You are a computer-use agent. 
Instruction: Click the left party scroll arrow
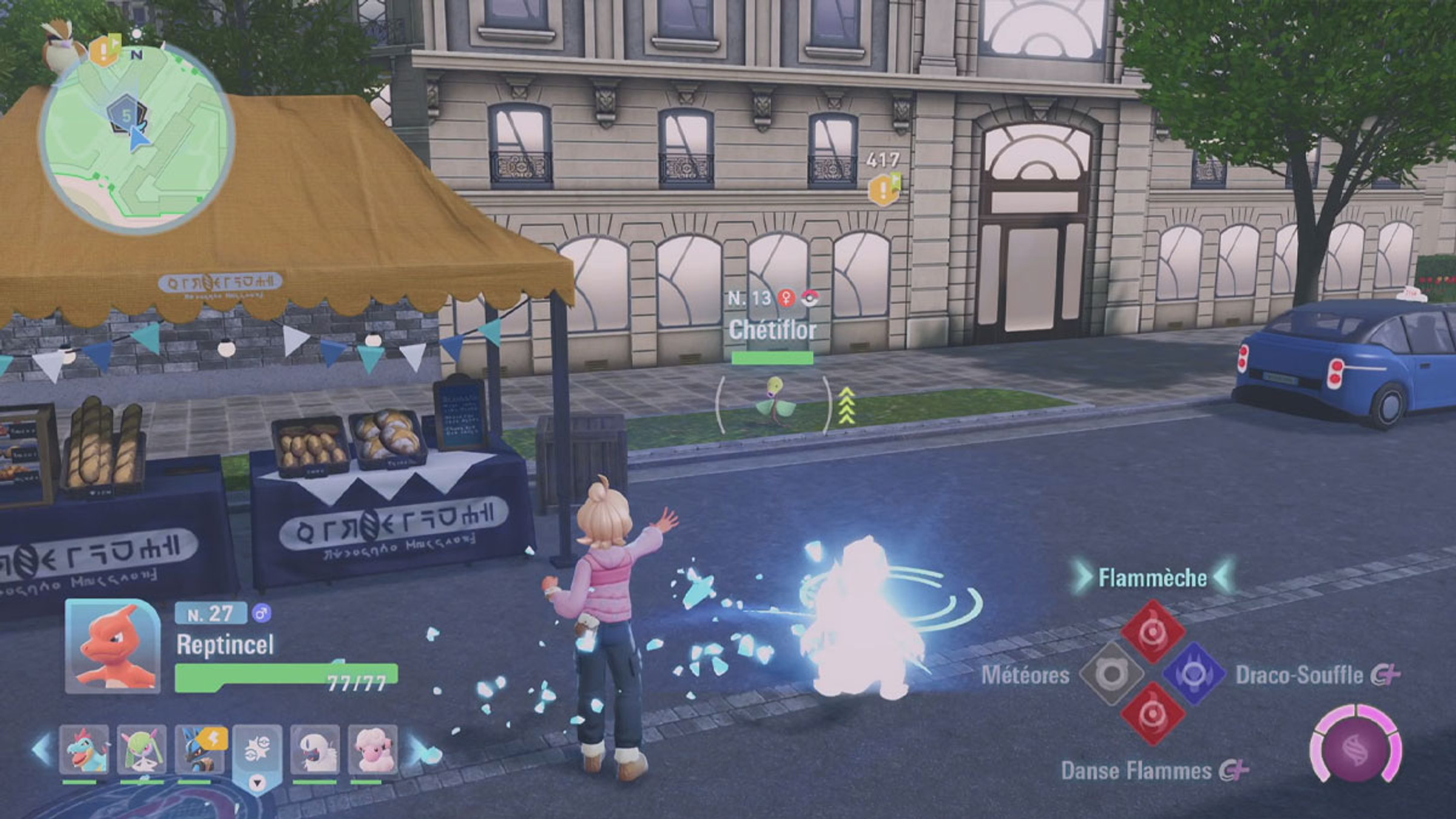(41, 750)
